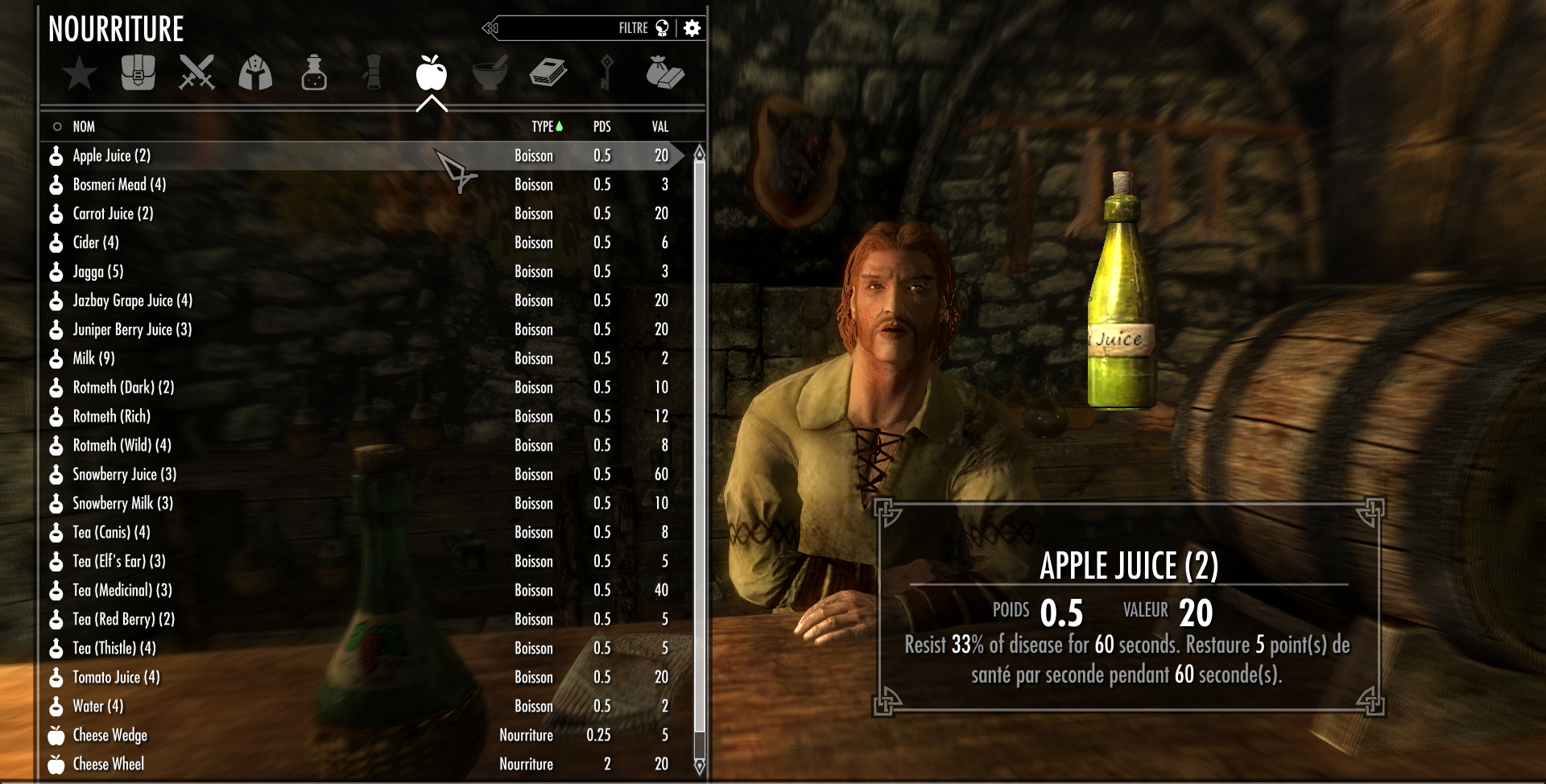Select the Water item row
This screenshot has height=784, width=1546.
[97, 706]
